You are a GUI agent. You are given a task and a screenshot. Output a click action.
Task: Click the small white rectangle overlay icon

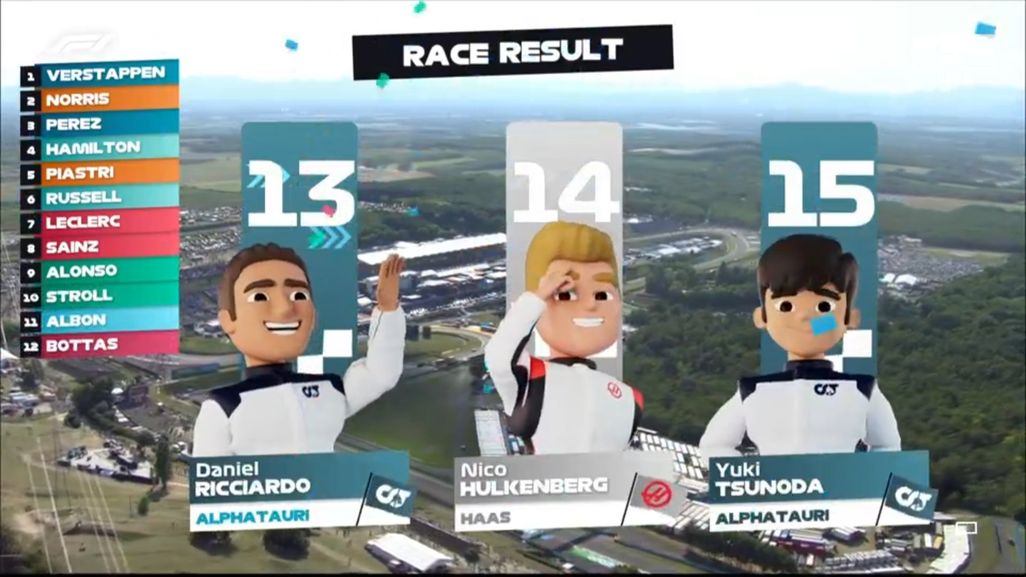pyautogui.click(x=965, y=527)
